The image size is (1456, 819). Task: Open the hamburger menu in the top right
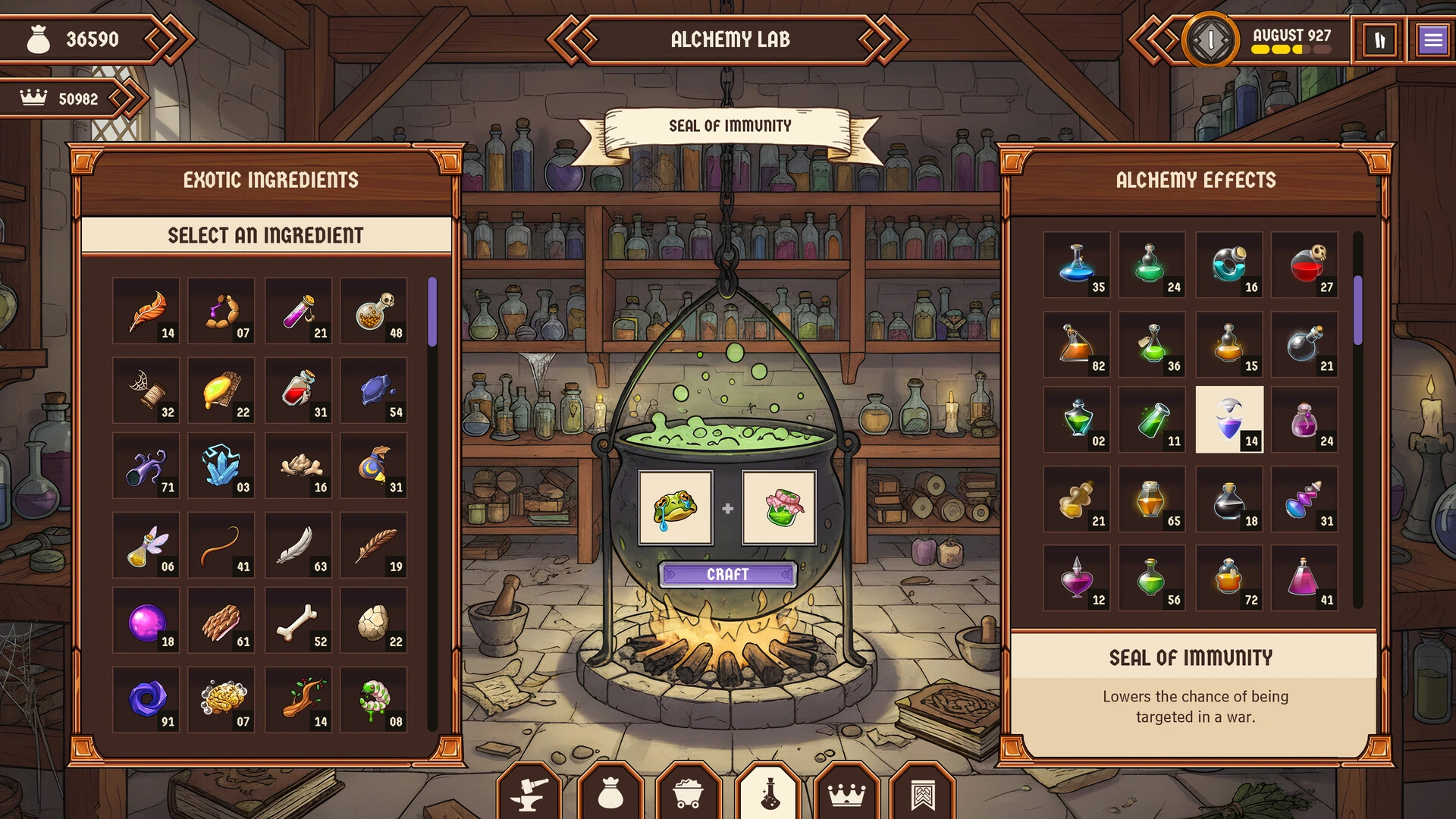1432,38
